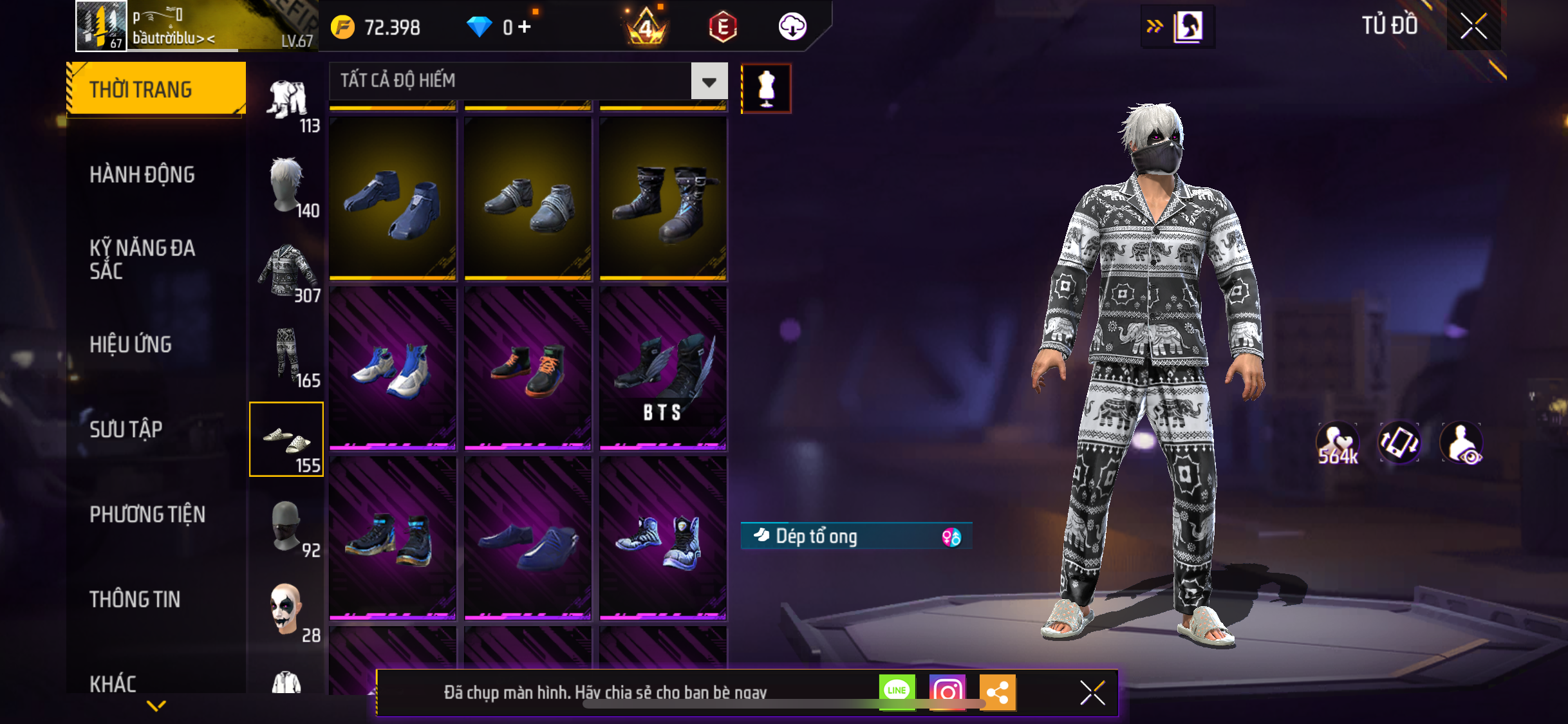Open the pants category showing 165
This screenshot has width=1568, height=724.
click(x=287, y=357)
